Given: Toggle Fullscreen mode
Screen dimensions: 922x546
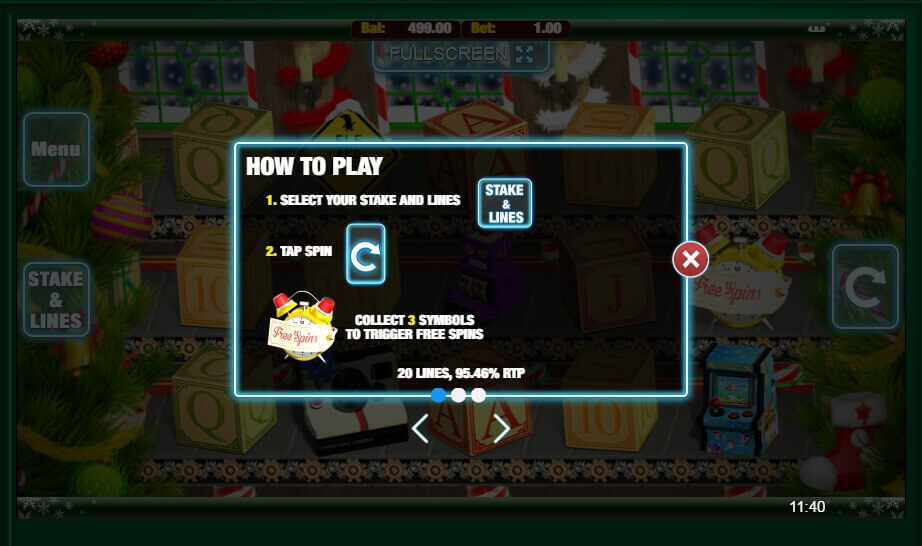Looking at the screenshot, I should pyautogui.click(x=461, y=53).
